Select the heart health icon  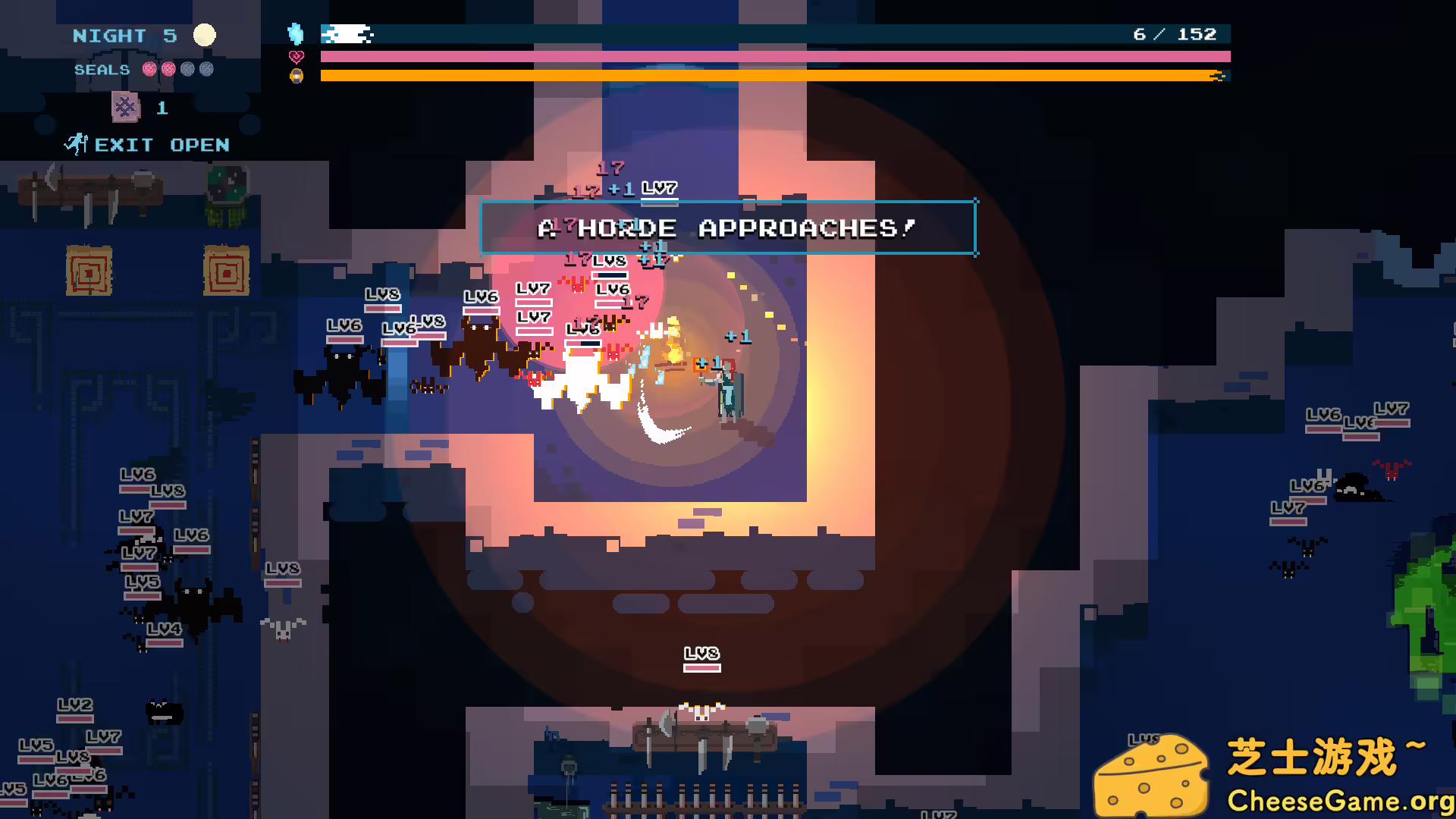tap(297, 55)
